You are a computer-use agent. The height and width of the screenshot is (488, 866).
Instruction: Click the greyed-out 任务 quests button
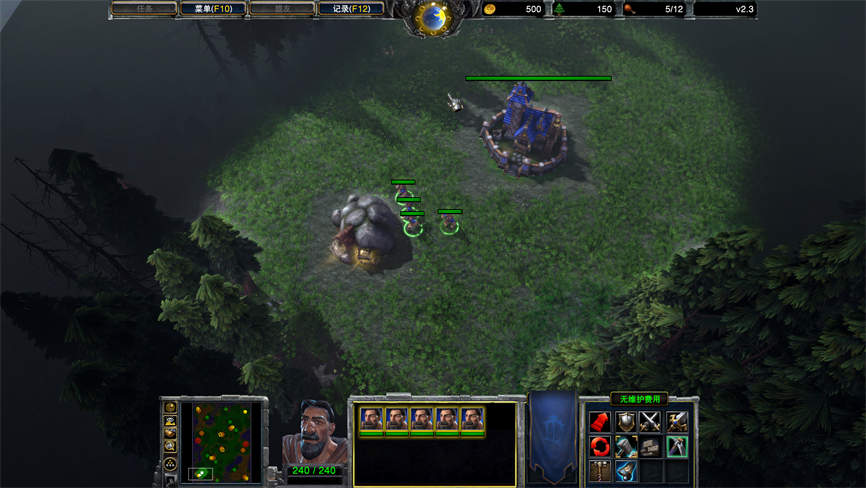[x=144, y=9]
